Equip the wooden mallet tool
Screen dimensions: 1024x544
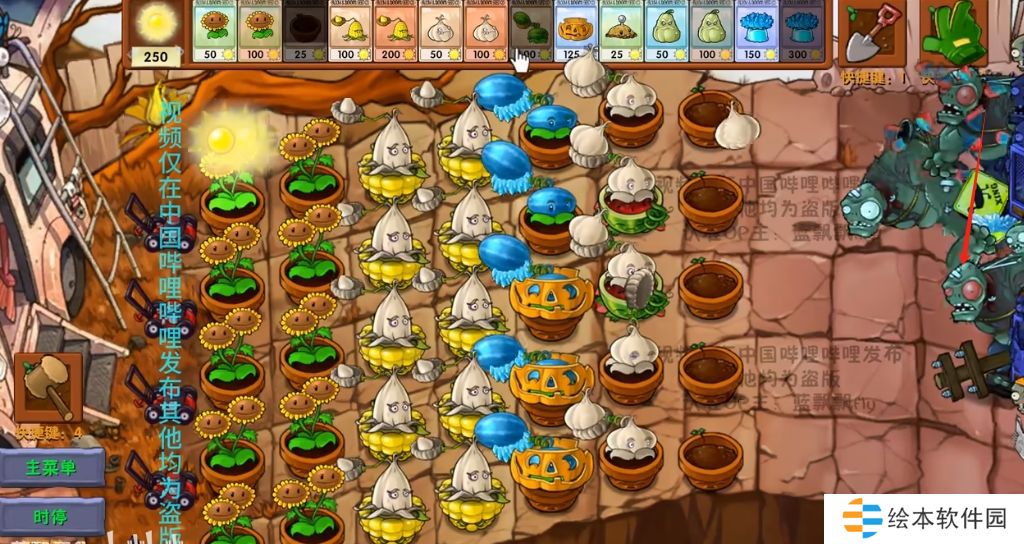click(x=48, y=387)
